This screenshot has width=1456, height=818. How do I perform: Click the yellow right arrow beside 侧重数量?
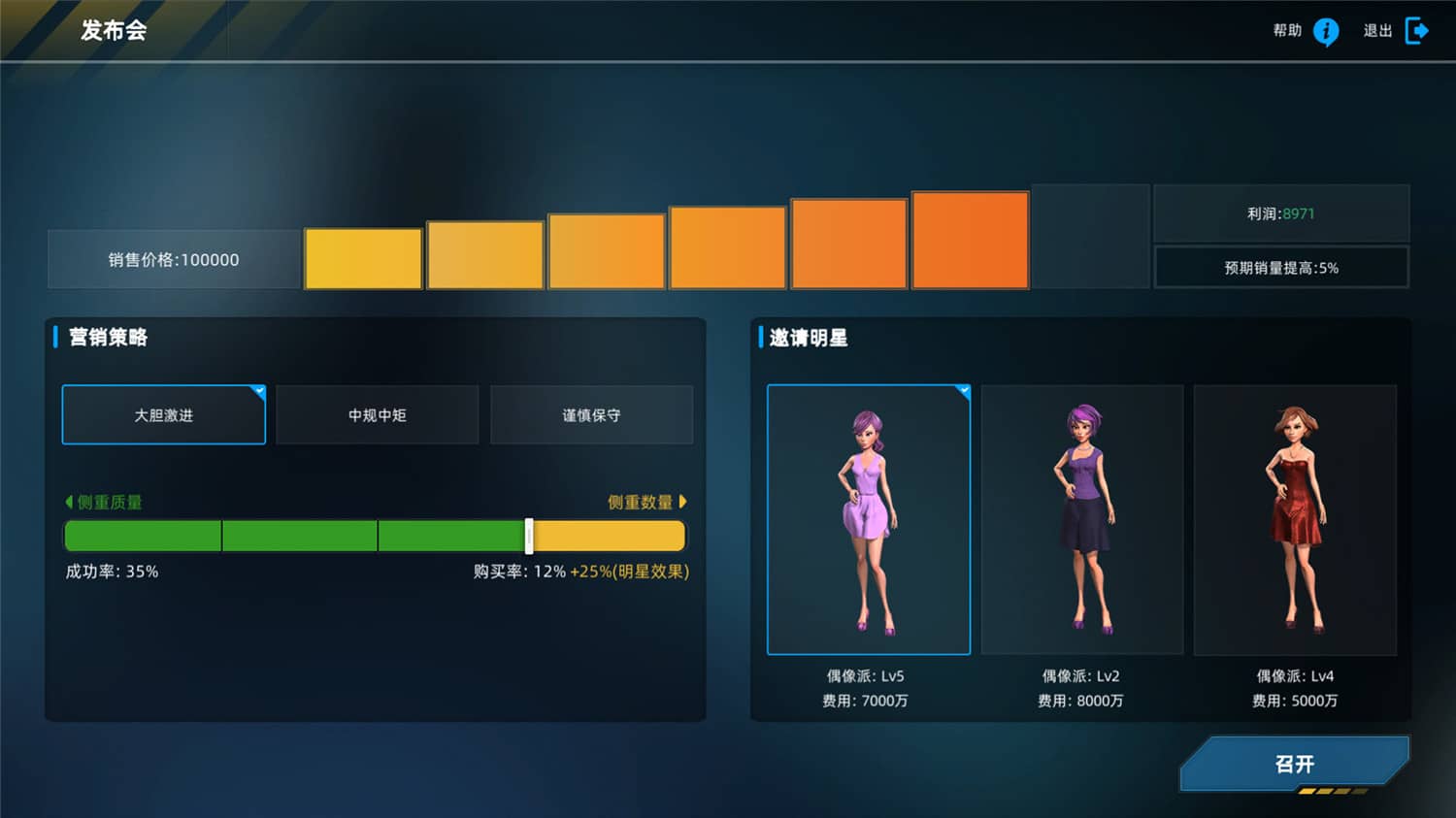[682, 502]
